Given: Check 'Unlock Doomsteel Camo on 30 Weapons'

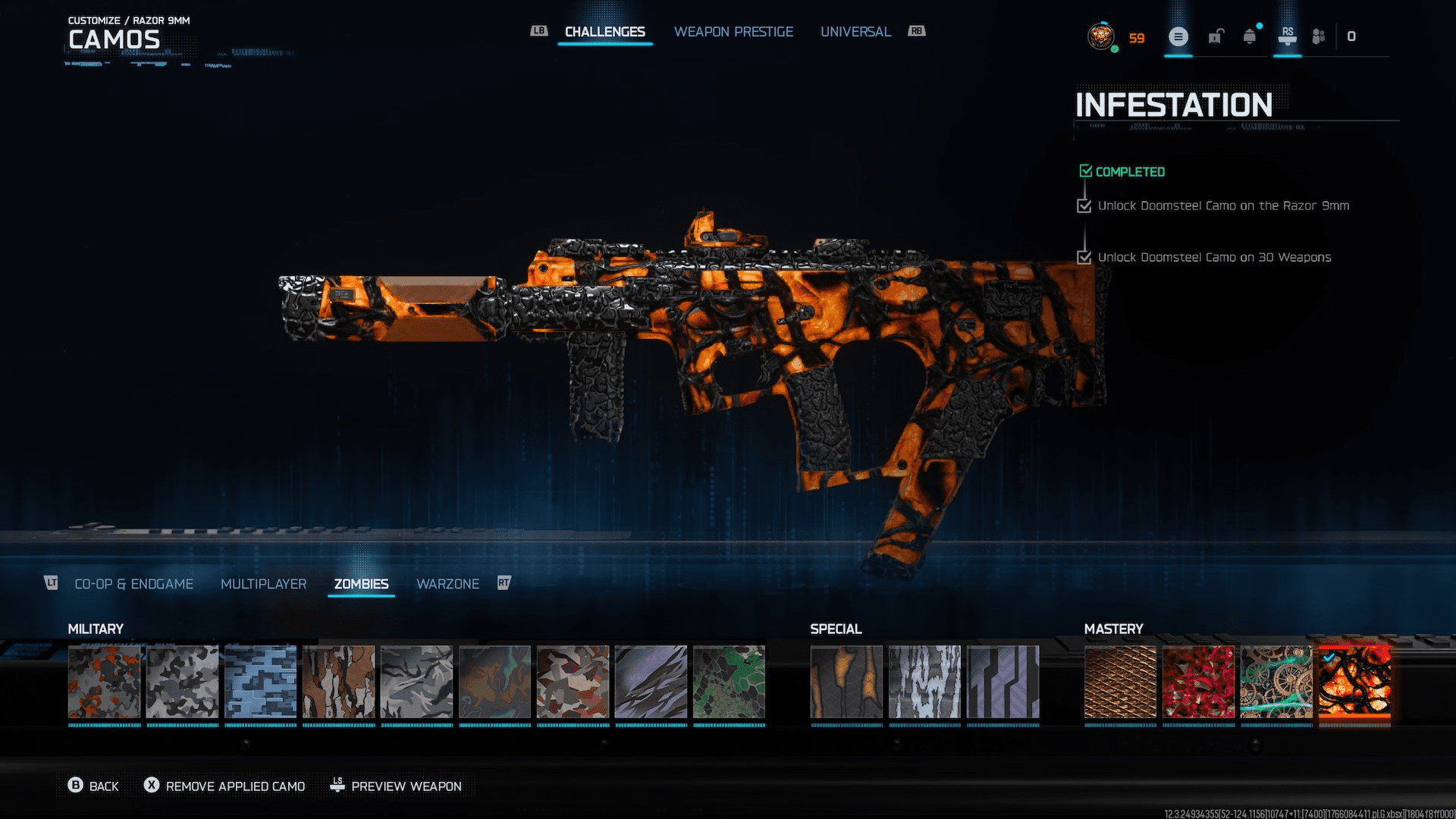Looking at the screenshot, I should (1084, 257).
